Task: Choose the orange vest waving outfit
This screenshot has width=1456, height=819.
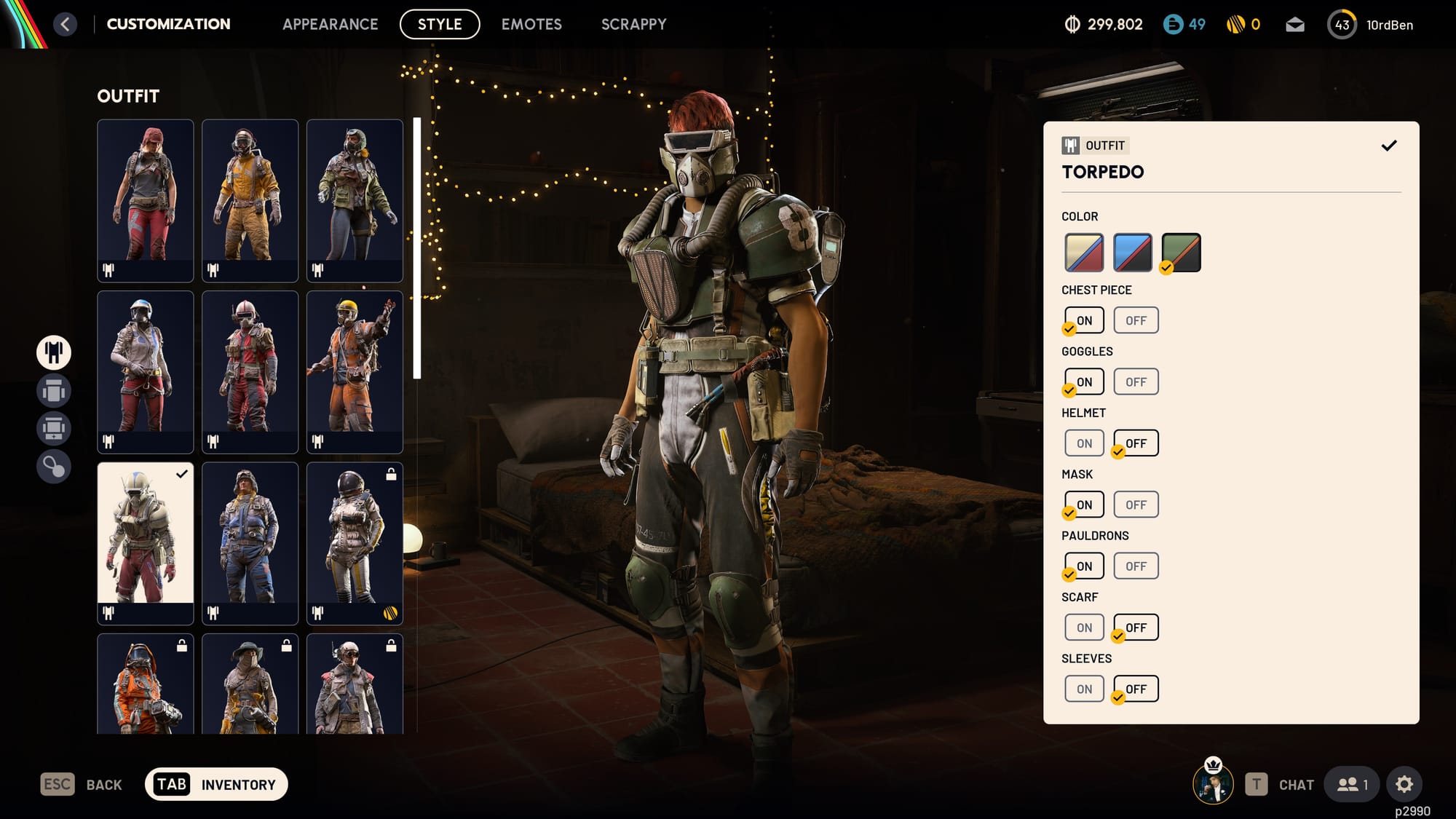Action: pos(355,371)
